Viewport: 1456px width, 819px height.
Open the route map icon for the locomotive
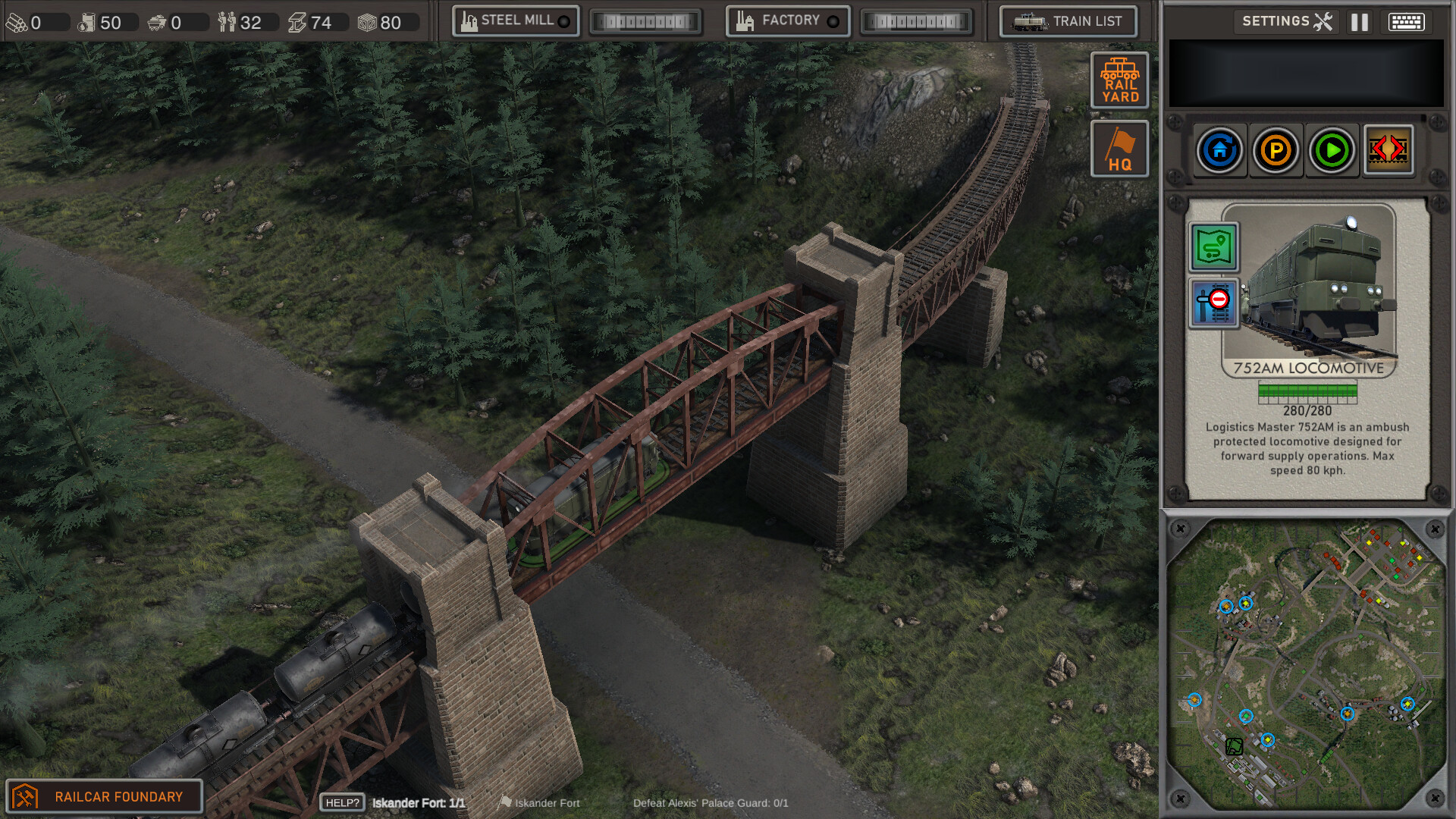point(1214,248)
